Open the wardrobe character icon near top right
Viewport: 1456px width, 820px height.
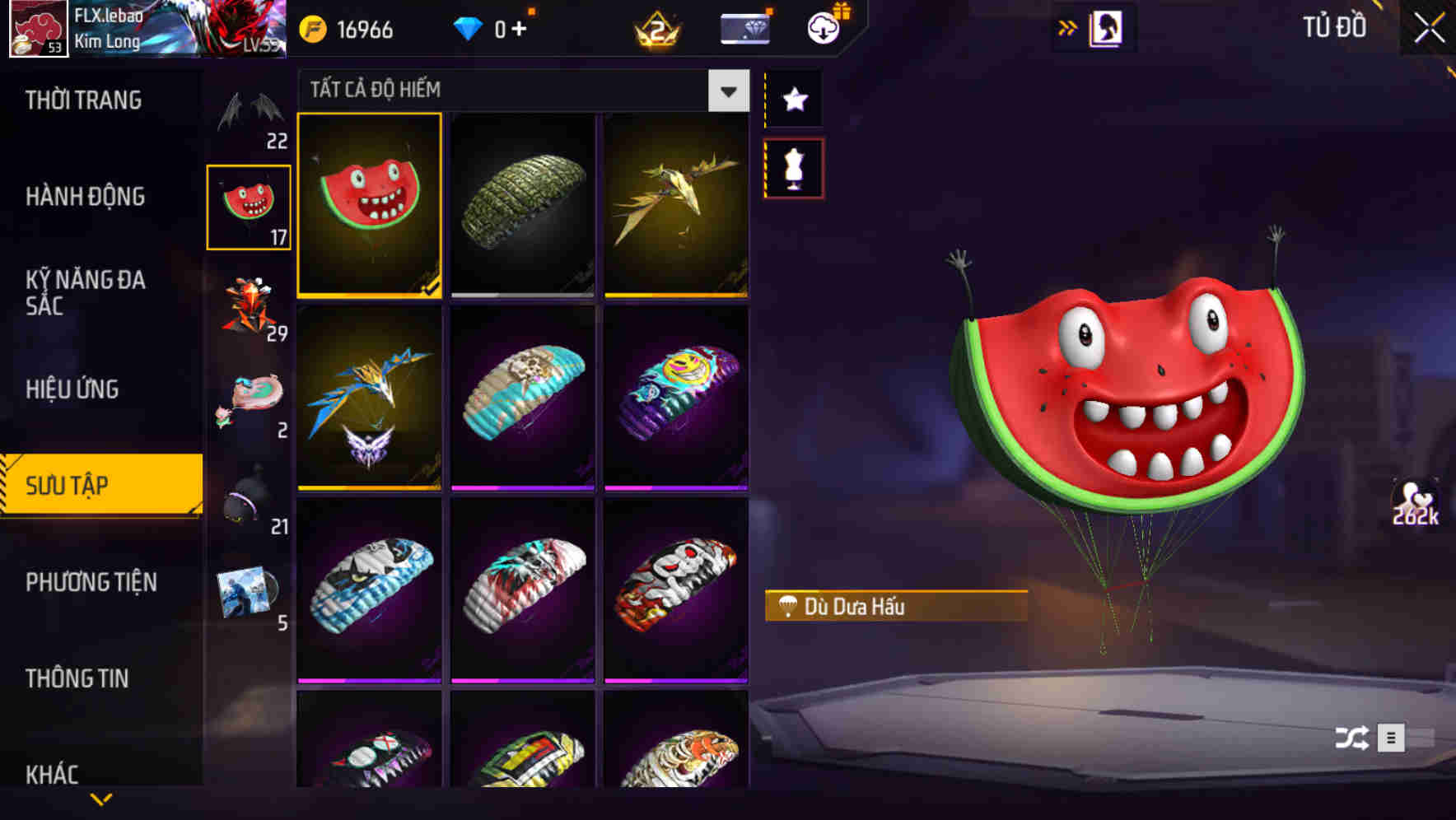1105,26
